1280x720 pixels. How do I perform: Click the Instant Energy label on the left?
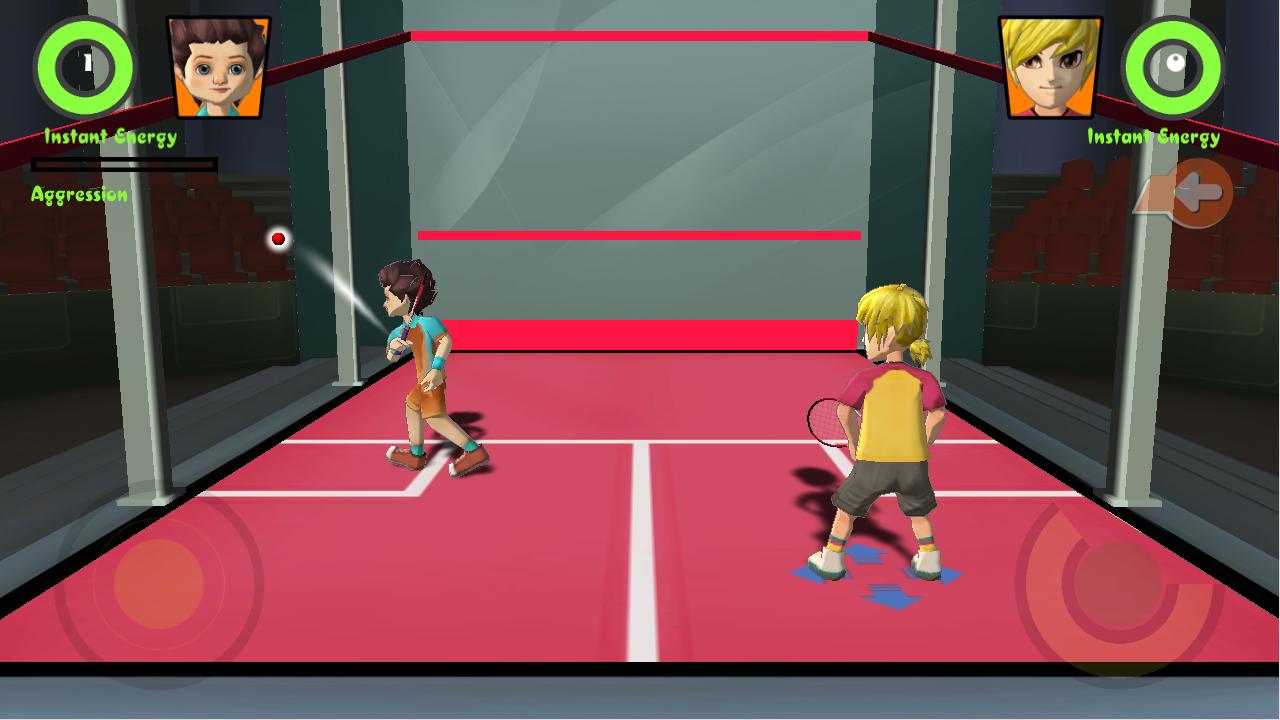(x=109, y=135)
